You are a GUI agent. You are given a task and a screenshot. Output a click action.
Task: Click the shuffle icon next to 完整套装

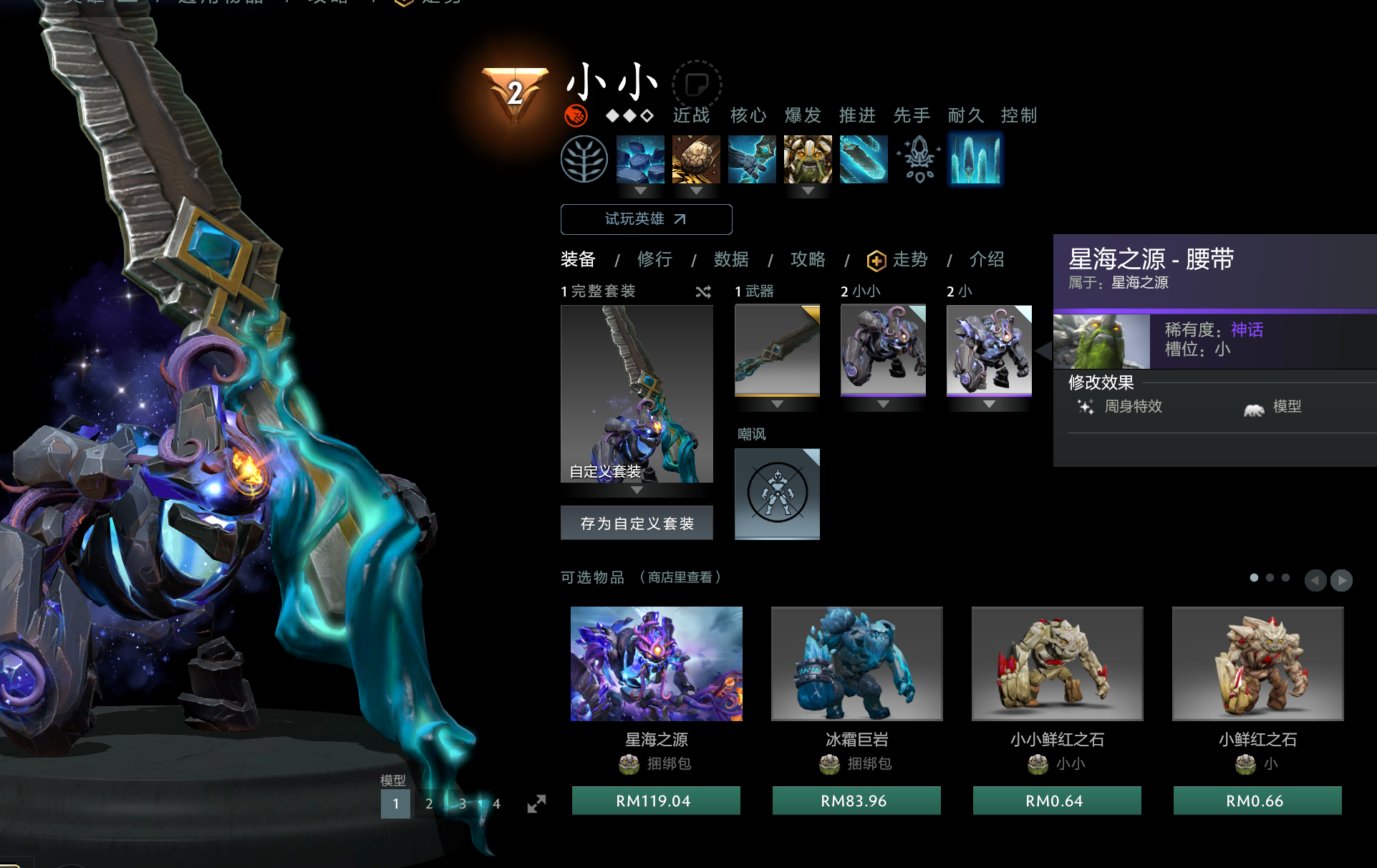tap(702, 291)
